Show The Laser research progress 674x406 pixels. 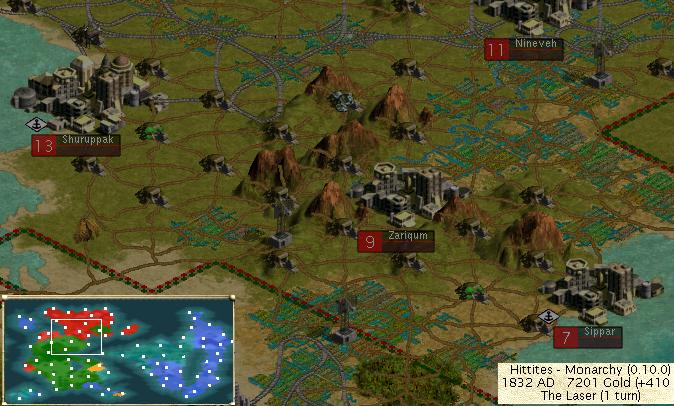pyautogui.click(x=586, y=397)
